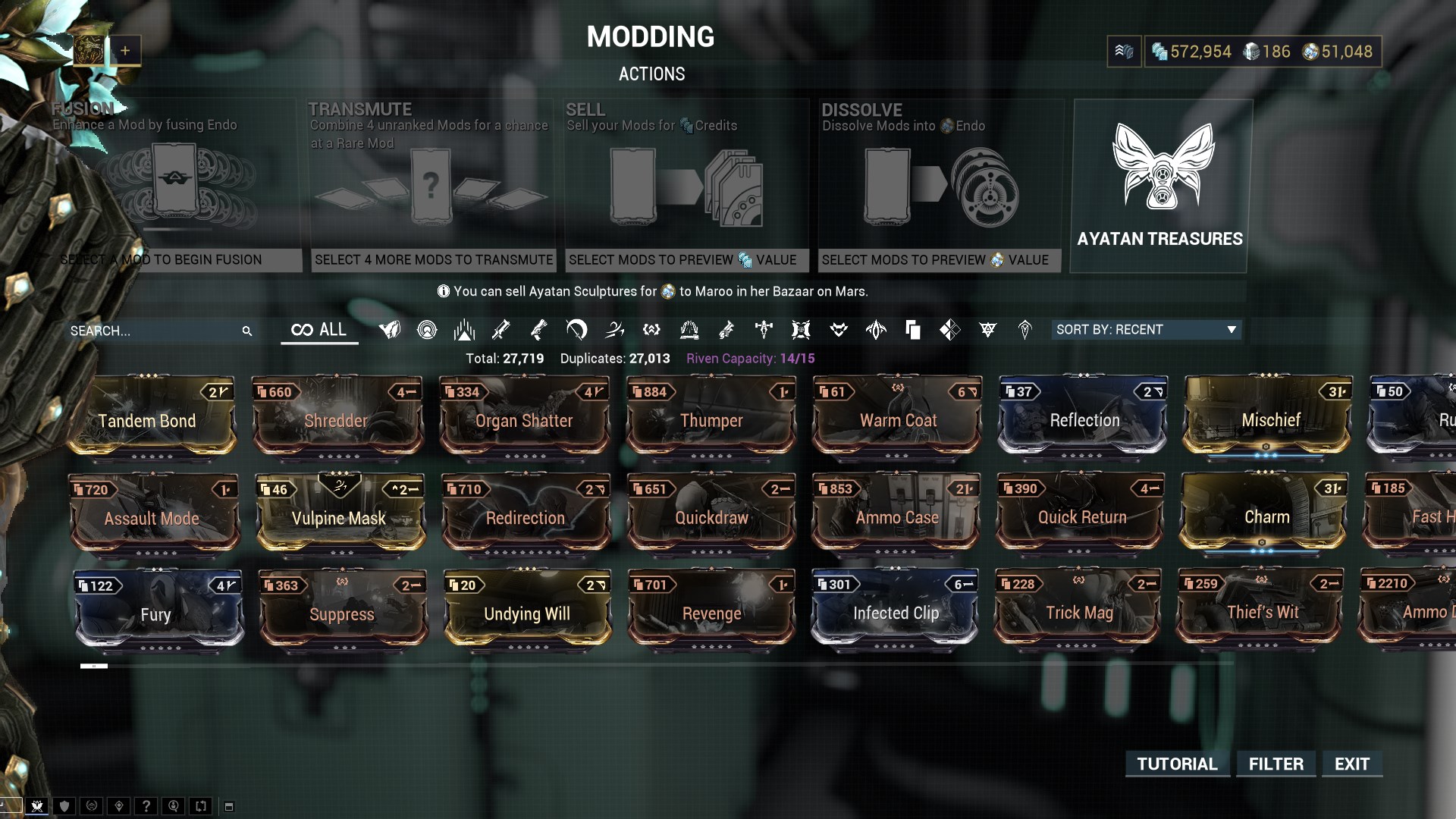Pick the Charm mod card
1456x819 pixels.
click(x=1265, y=513)
